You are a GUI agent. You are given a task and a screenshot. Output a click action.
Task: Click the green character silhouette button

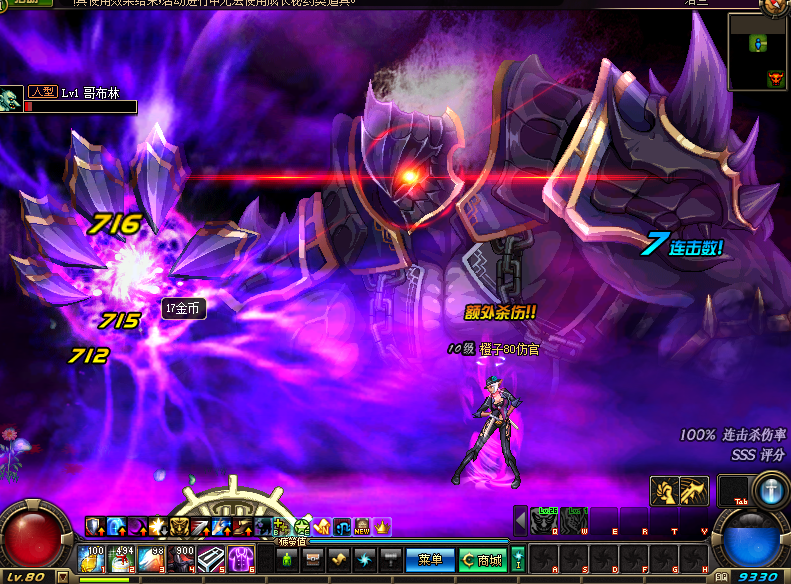(286, 558)
